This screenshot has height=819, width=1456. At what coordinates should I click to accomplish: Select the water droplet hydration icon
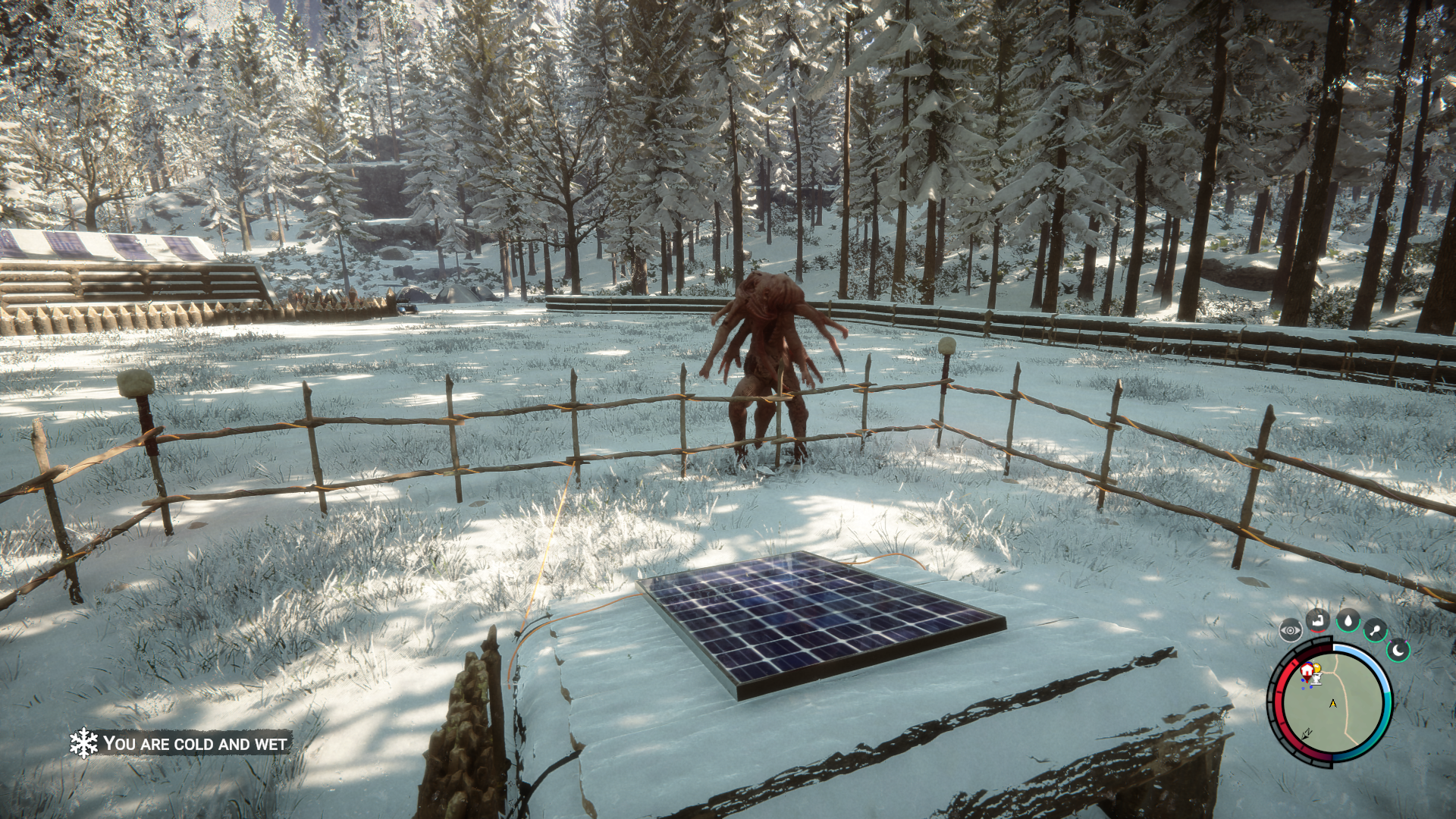[x=1348, y=622]
